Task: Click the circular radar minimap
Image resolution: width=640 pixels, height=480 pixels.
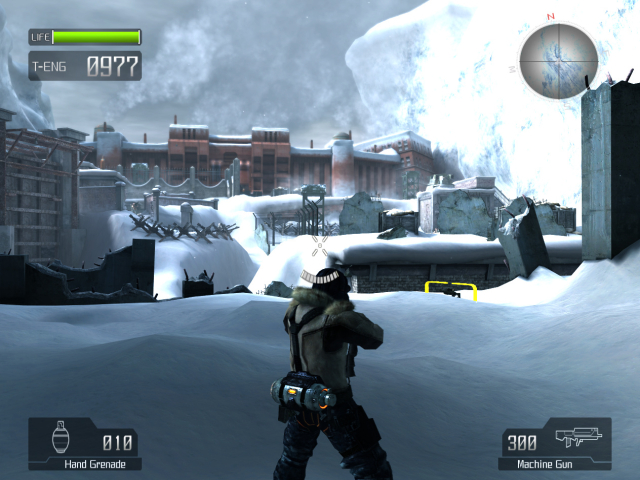Action: [558, 59]
